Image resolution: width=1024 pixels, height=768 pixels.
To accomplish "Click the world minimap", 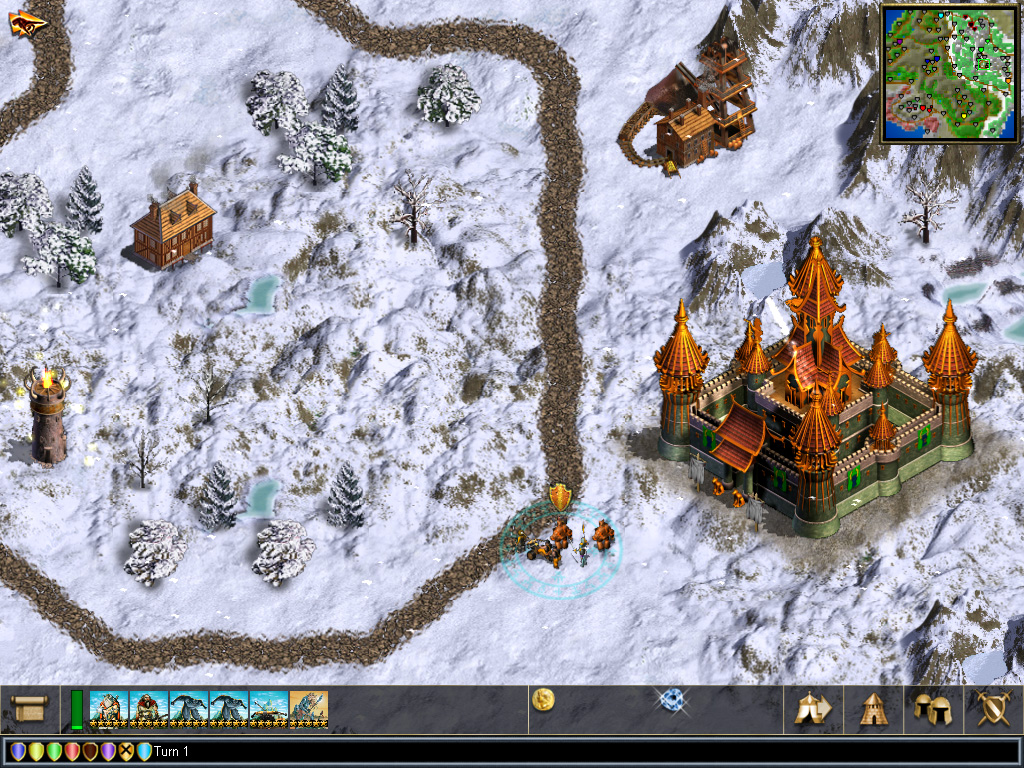I will point(948,72).
